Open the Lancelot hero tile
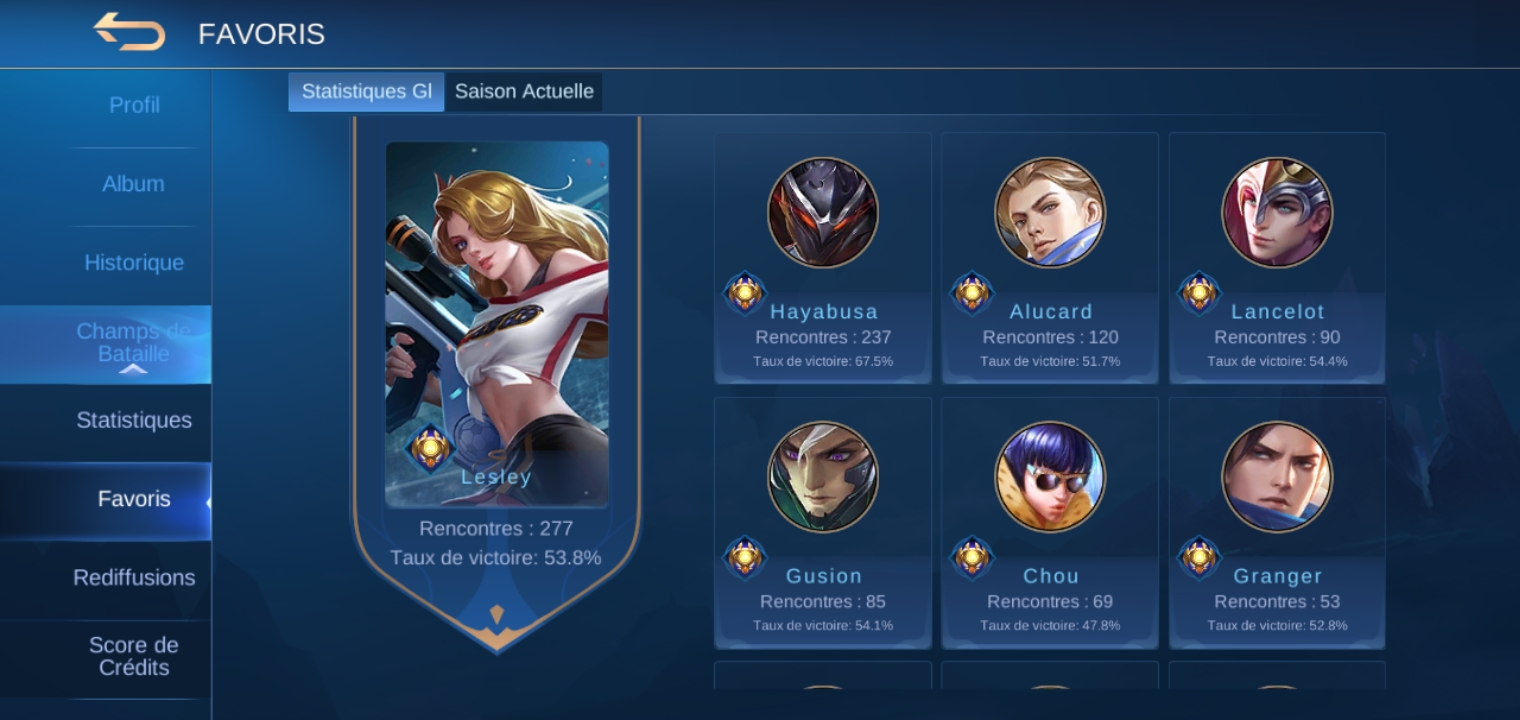This screenshot has height=720, width=1520. (x=1277, y=258)
